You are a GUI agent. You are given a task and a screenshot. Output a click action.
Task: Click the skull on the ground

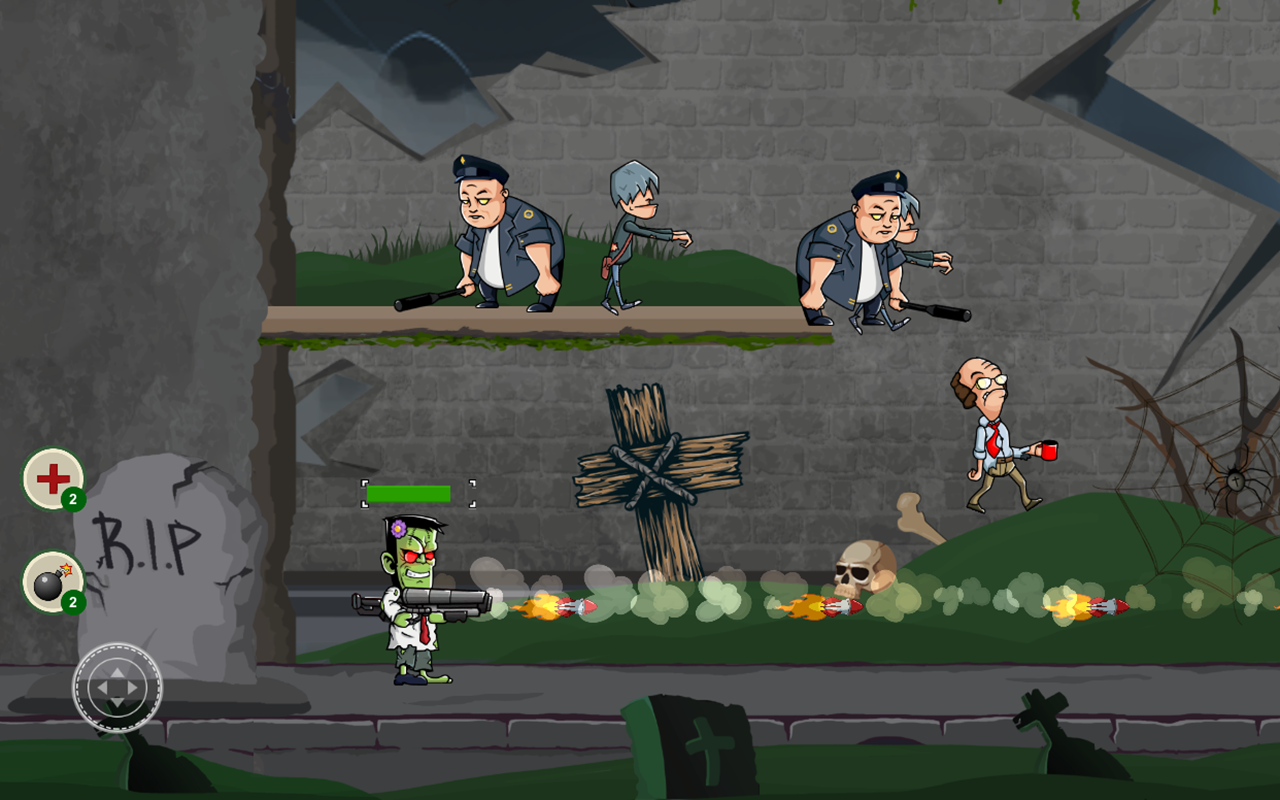pyautogui.click(x=866, y=568)
